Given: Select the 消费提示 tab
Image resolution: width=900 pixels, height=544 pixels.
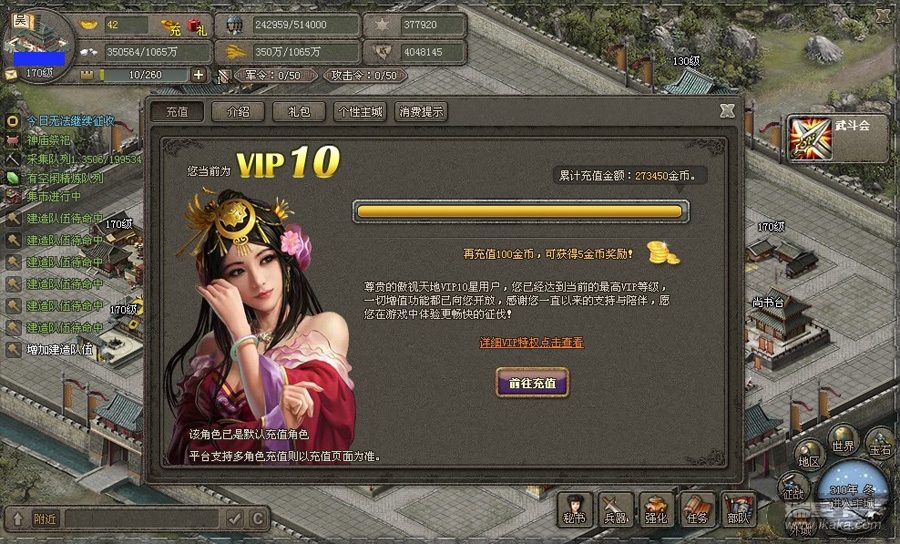Looking at the screenshot, I should [x=420, y=112].
